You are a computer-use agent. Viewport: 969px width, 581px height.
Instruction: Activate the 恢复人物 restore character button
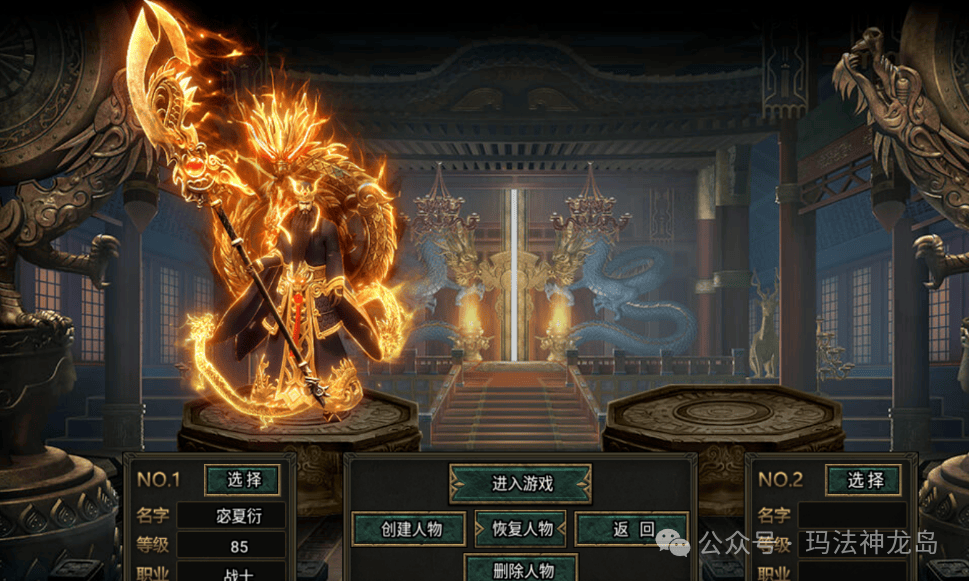pyautogui.click(x=520, y=529)
